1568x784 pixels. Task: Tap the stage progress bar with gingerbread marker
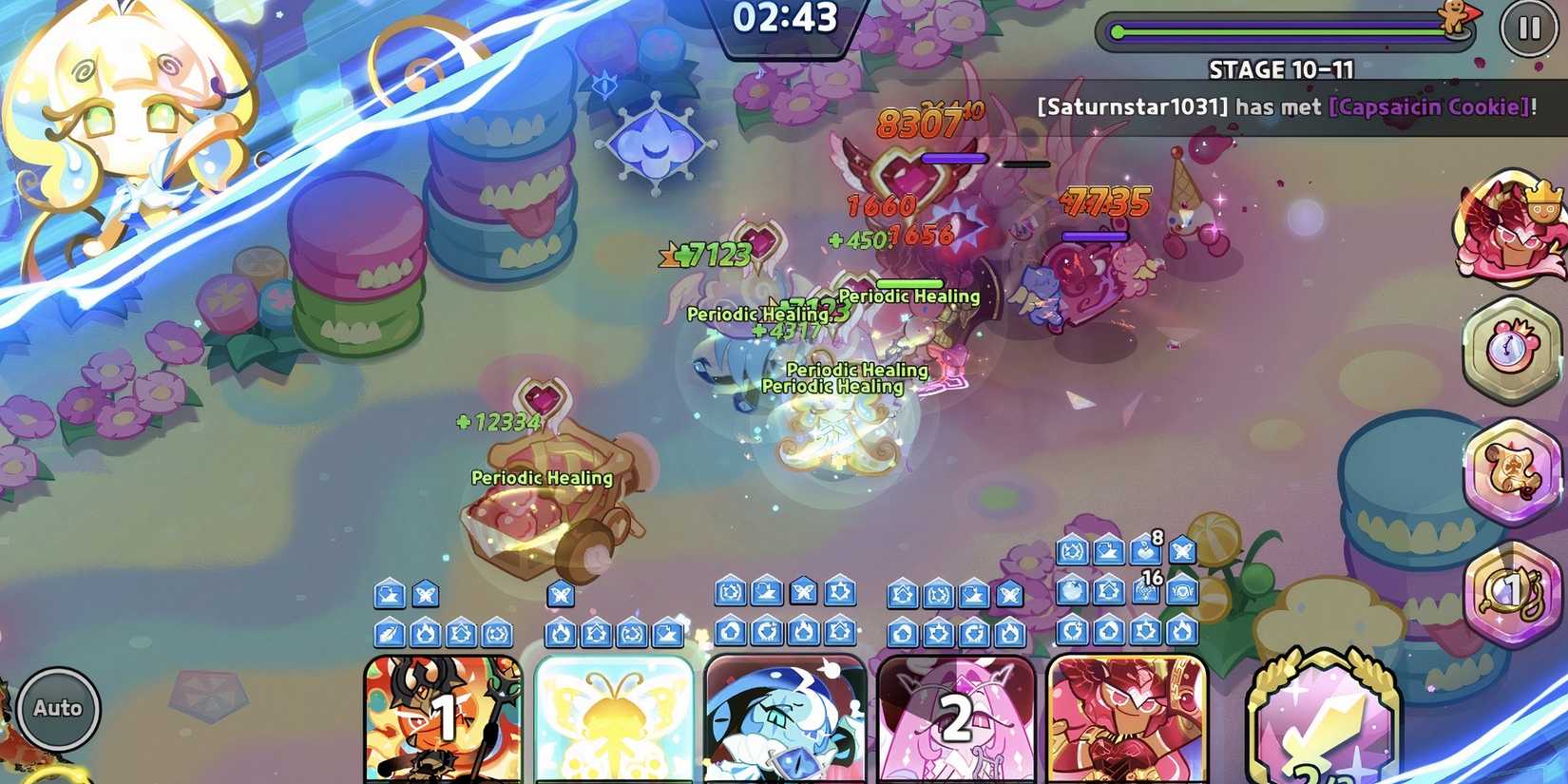1283,29
